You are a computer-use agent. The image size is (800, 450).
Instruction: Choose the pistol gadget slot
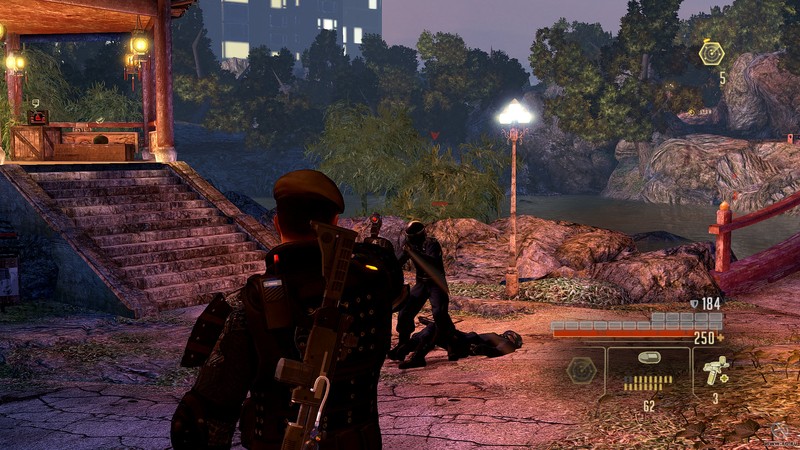[x=716, y=371]
